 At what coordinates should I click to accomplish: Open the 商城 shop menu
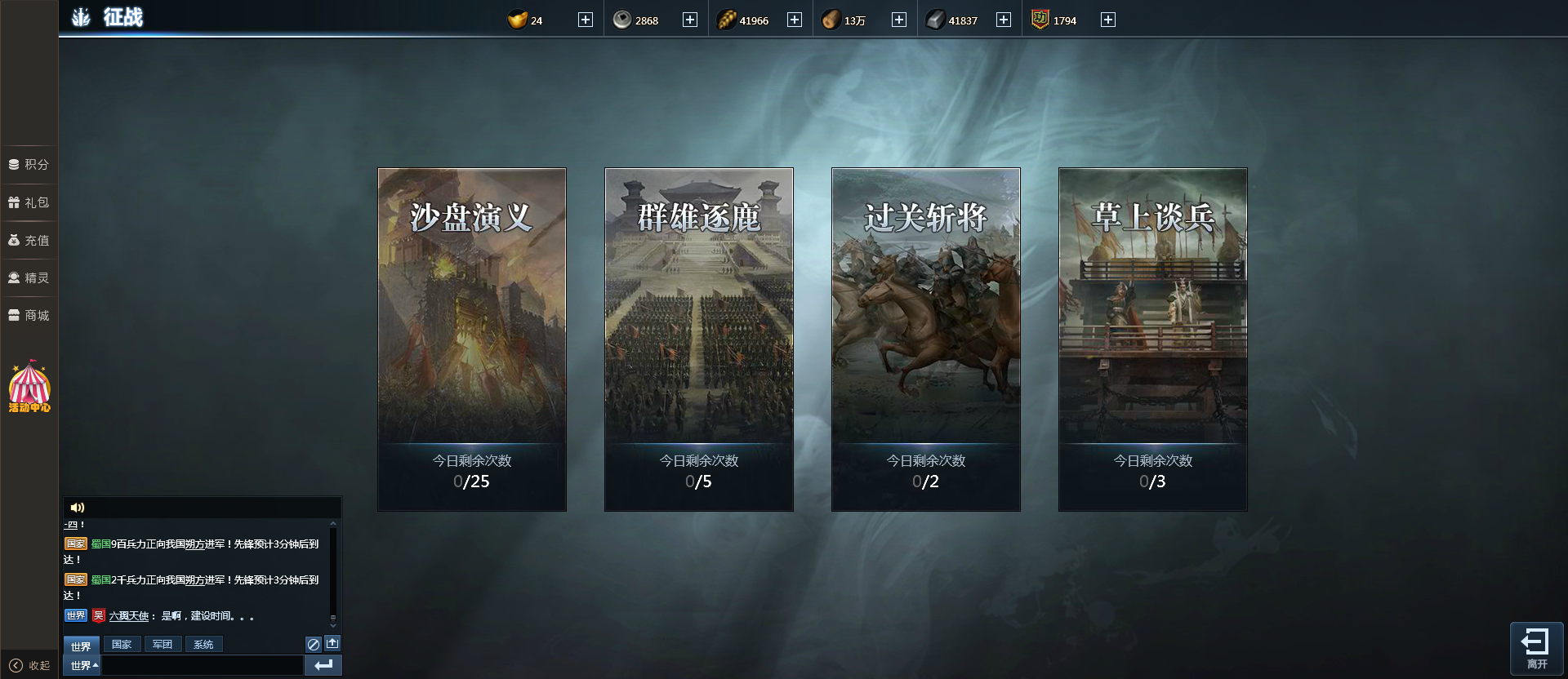pyautogui.click(x=29, y=315)
